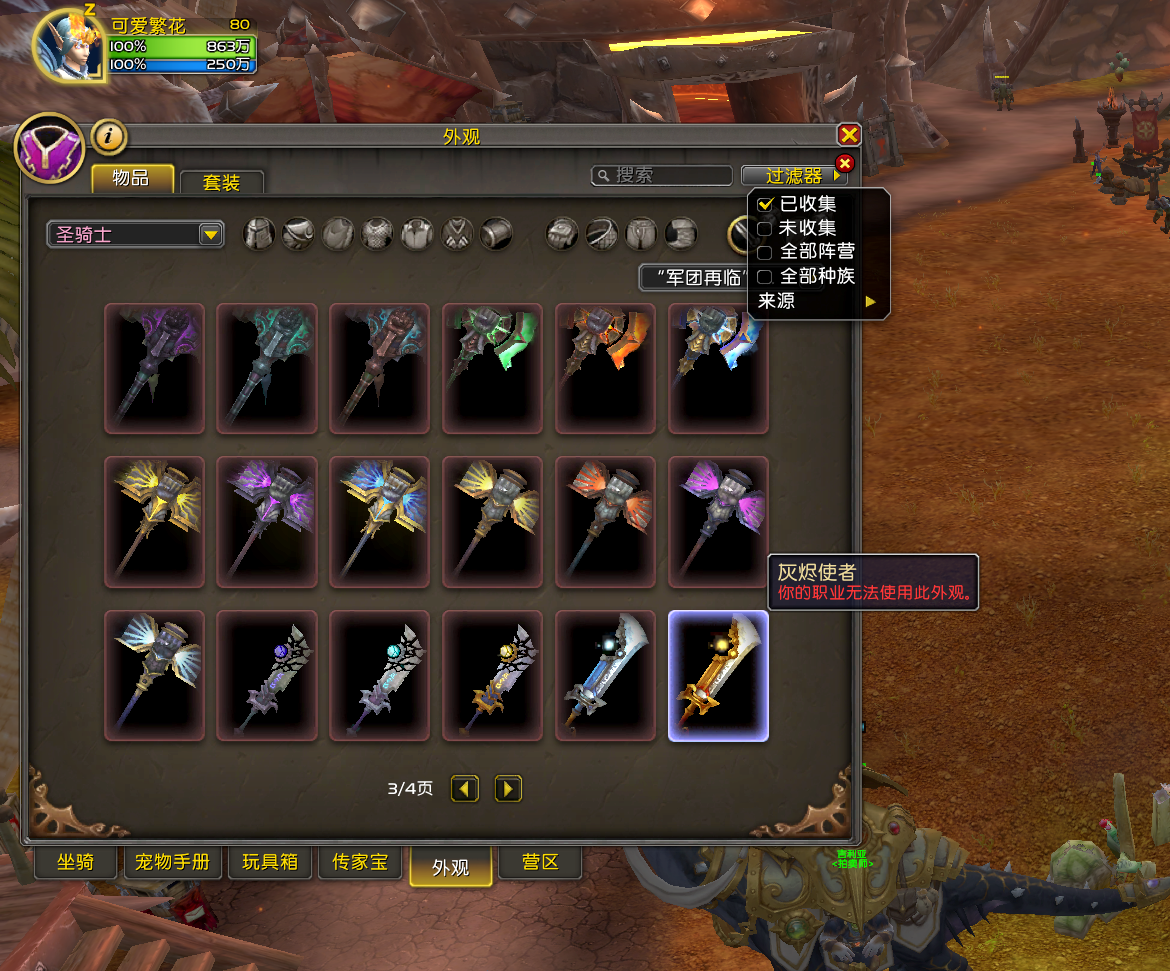Open the 圣骑士 class dropdown
Image resolution: width=1170 pixels, height=971 pixels.
[x=136, y=235]
